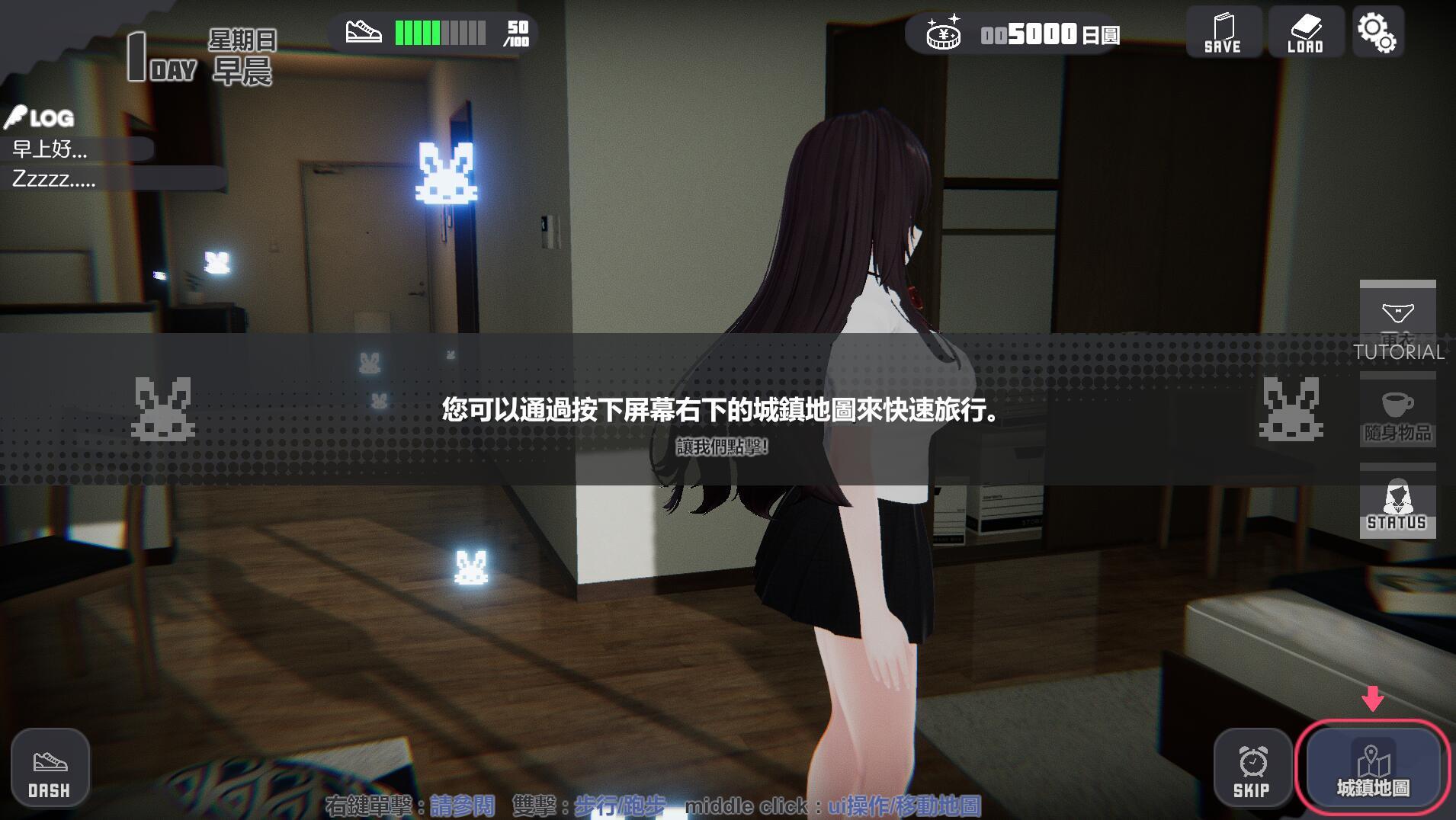Viewport: 1456px width, 820px height.
Task: Click the SKIP alarm clock button
Action: click(x=1252, y=768)
